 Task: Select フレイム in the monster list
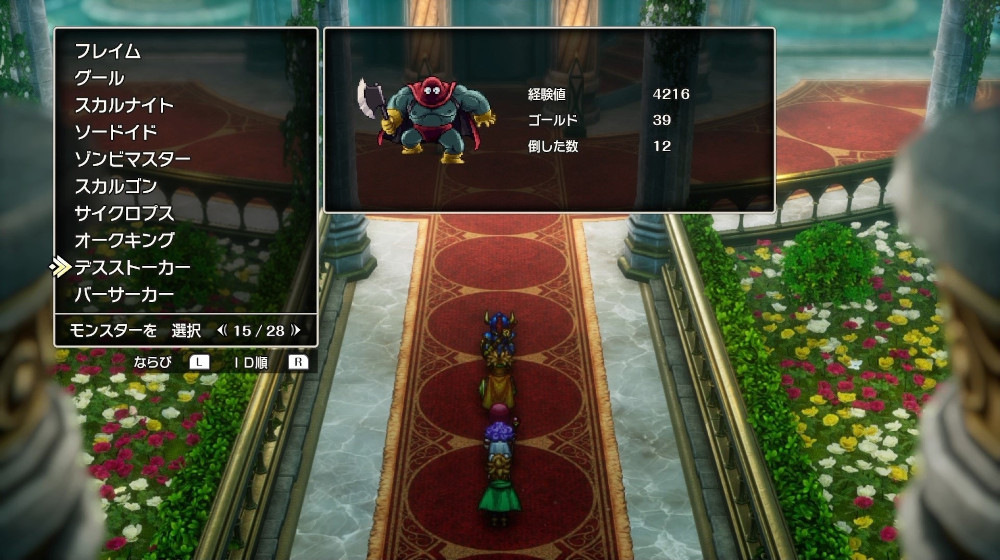tap(108, 51)
